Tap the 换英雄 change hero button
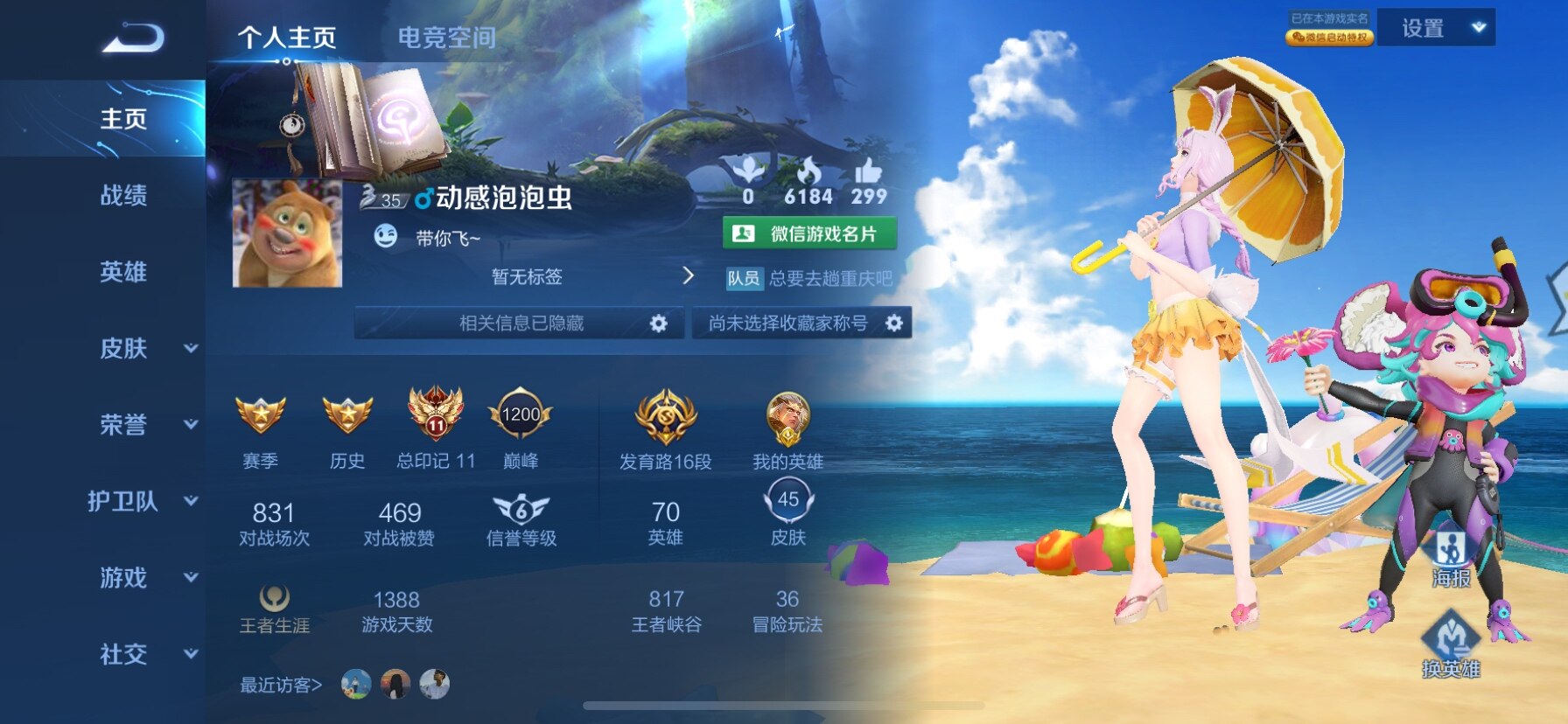Image resolution: width=1568 pixels, height=724 pixels. pos(1451,645)
